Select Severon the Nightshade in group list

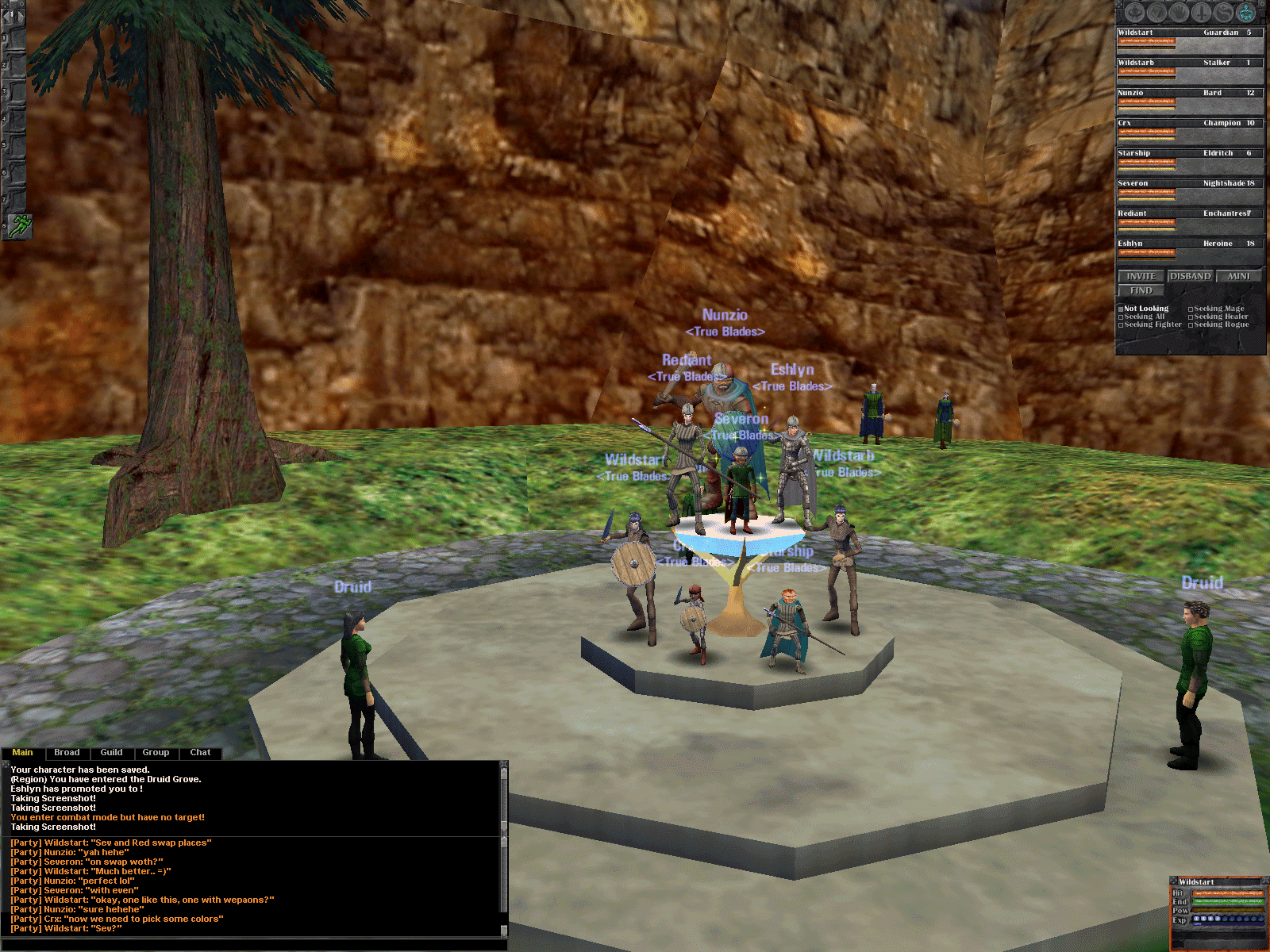[1188, 187]
